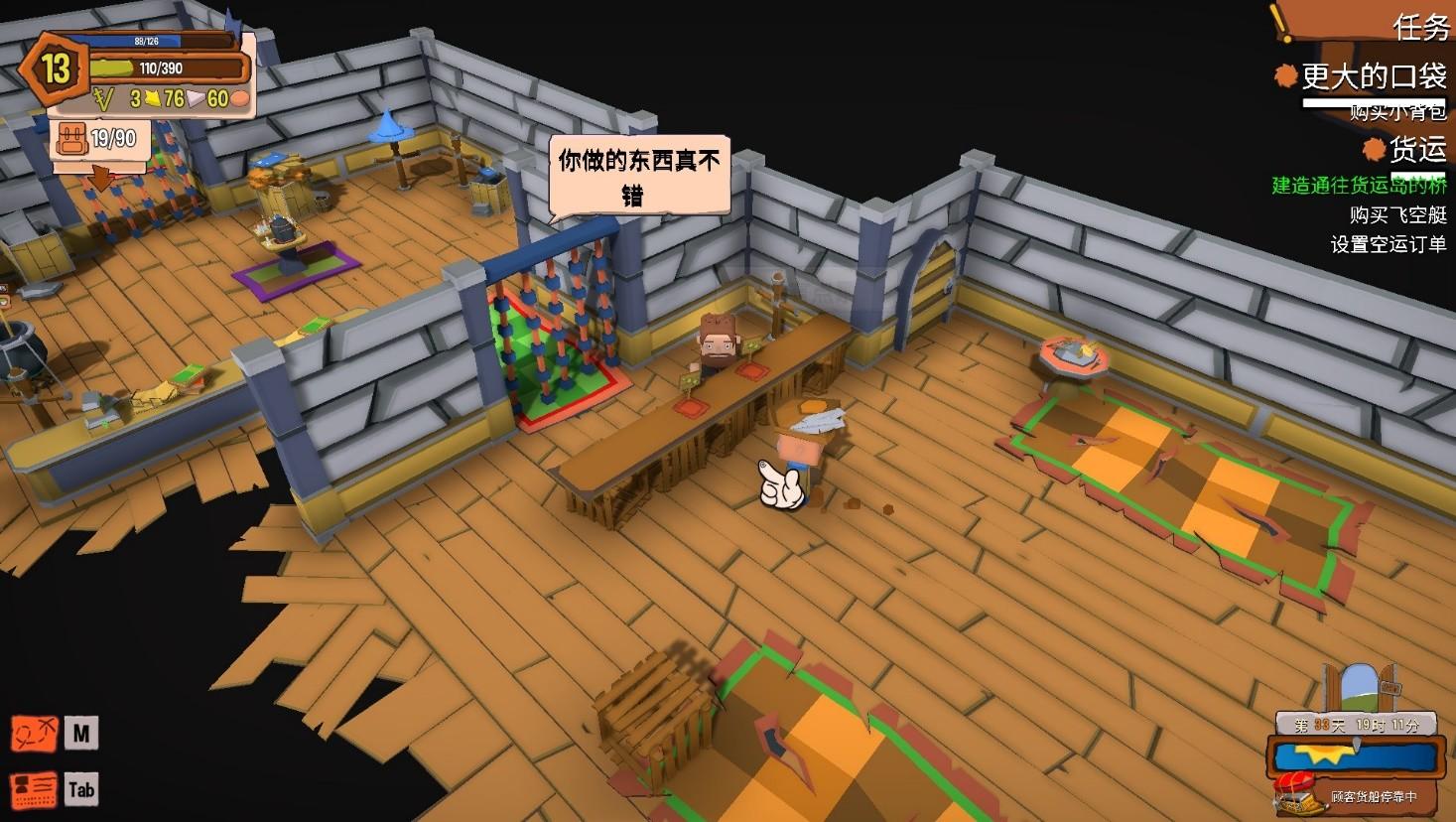
Task: Open the 顾客货船停靠中 status banner
Action: point(1378,799)
